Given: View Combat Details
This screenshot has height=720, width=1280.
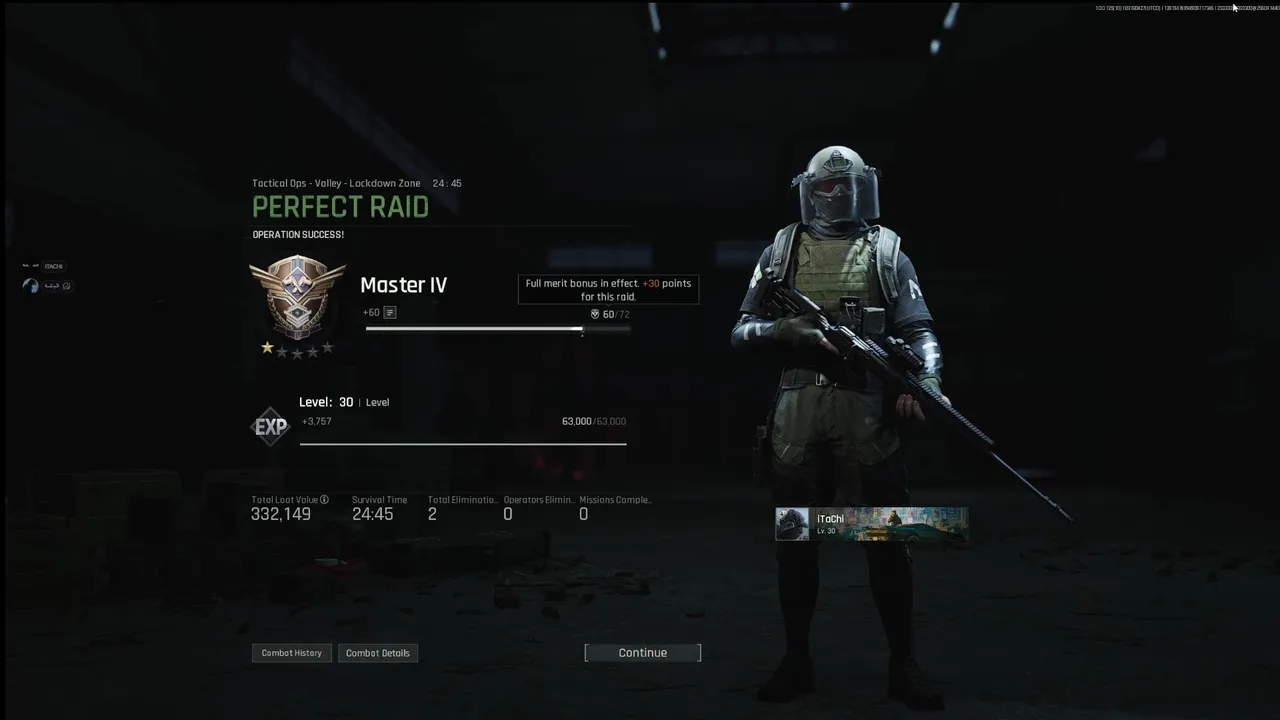Looking at the screenshot, I should [377, 653].
